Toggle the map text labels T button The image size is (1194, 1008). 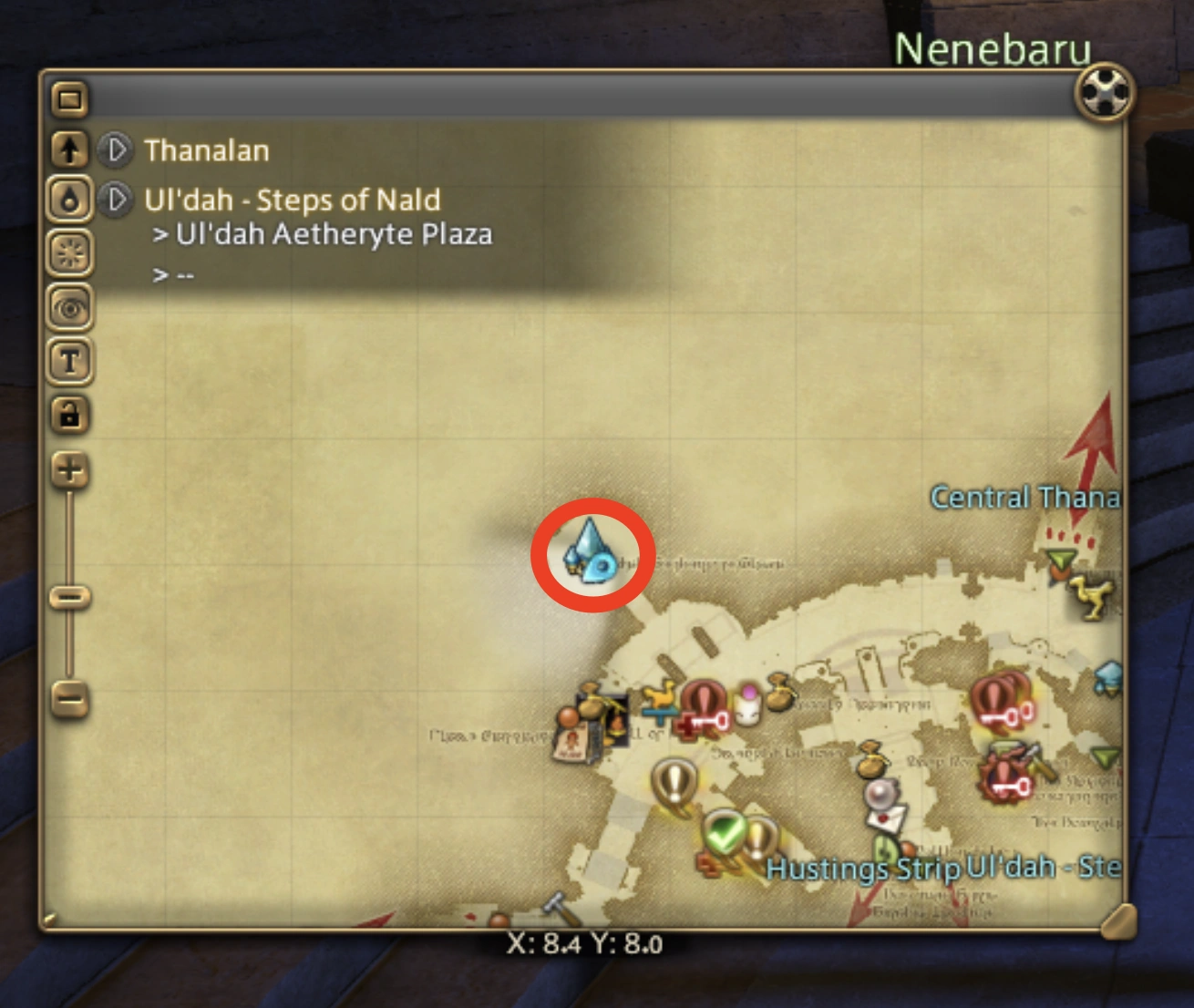tap(70, 361)
